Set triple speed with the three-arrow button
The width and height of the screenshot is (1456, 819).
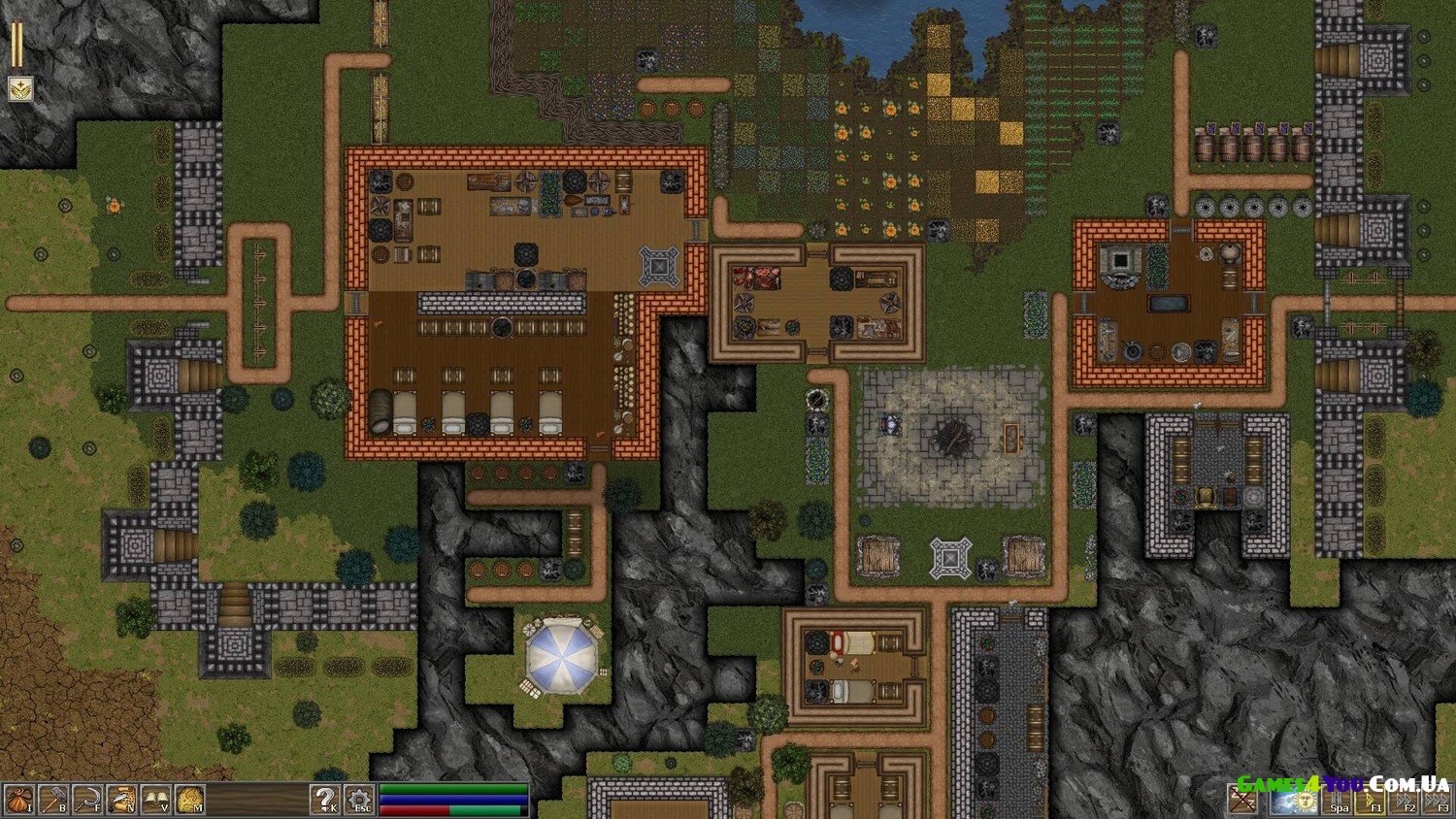(x=1438, y=801)
